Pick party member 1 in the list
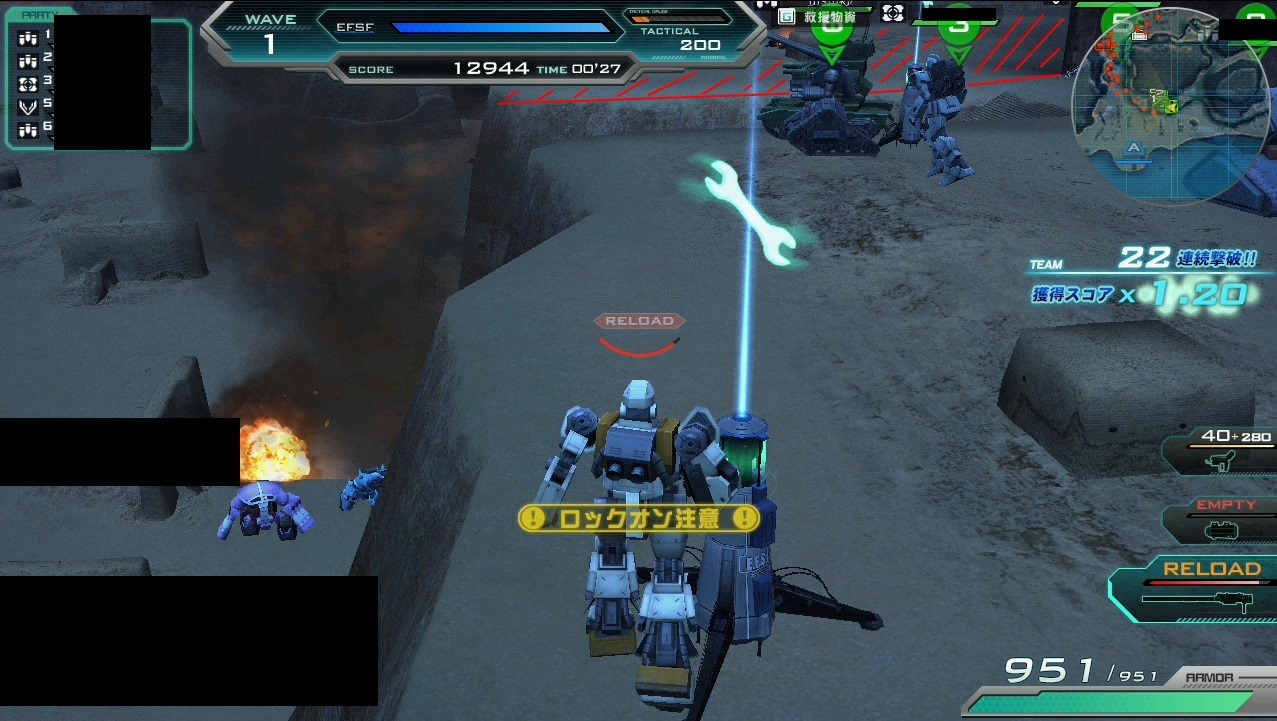This screenshot has width=1277, height=721. (x=28, y=38)
